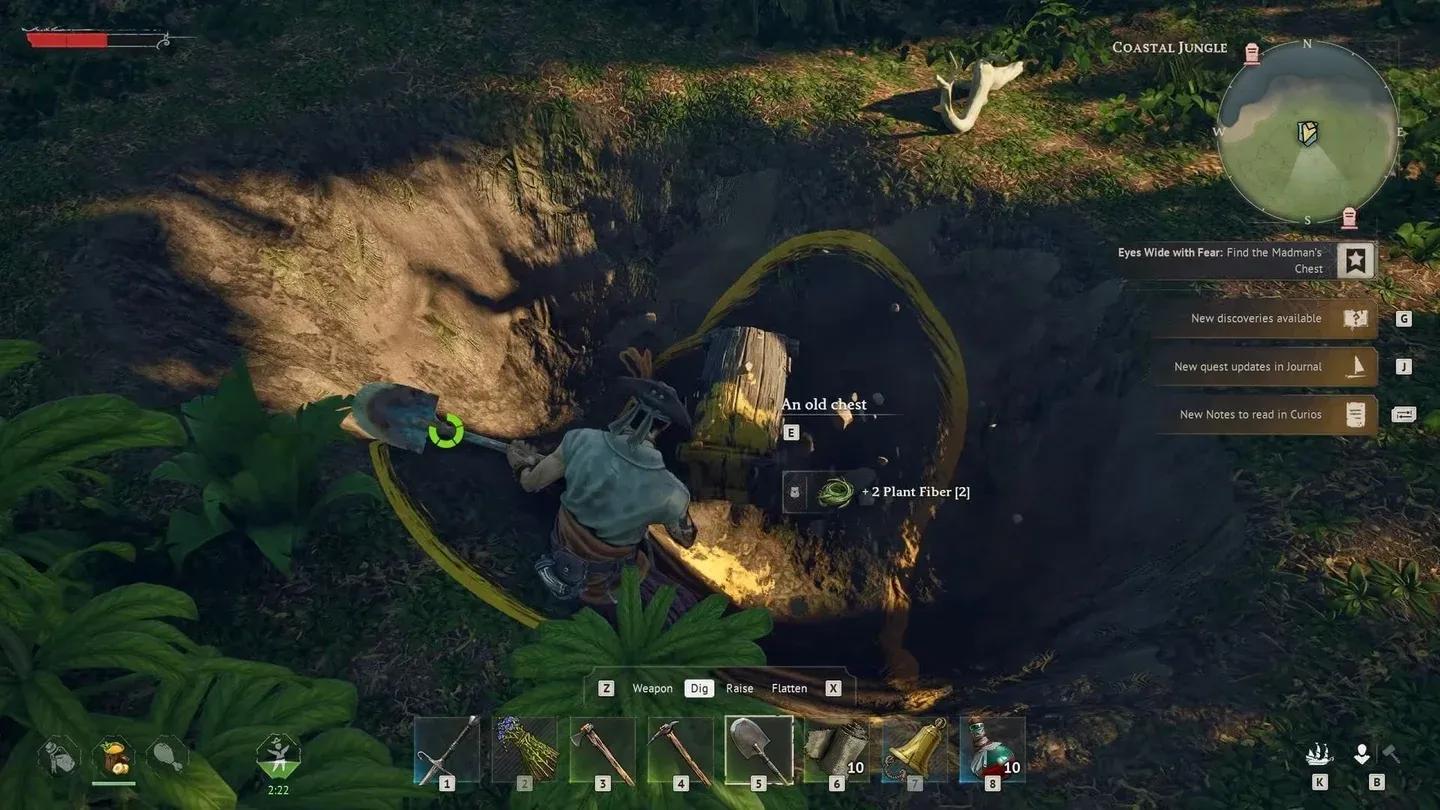Switch shovel mode to Raise
Image resolution: width=1440 pixels, height=810 pixels.
click(x=740, y=688)
